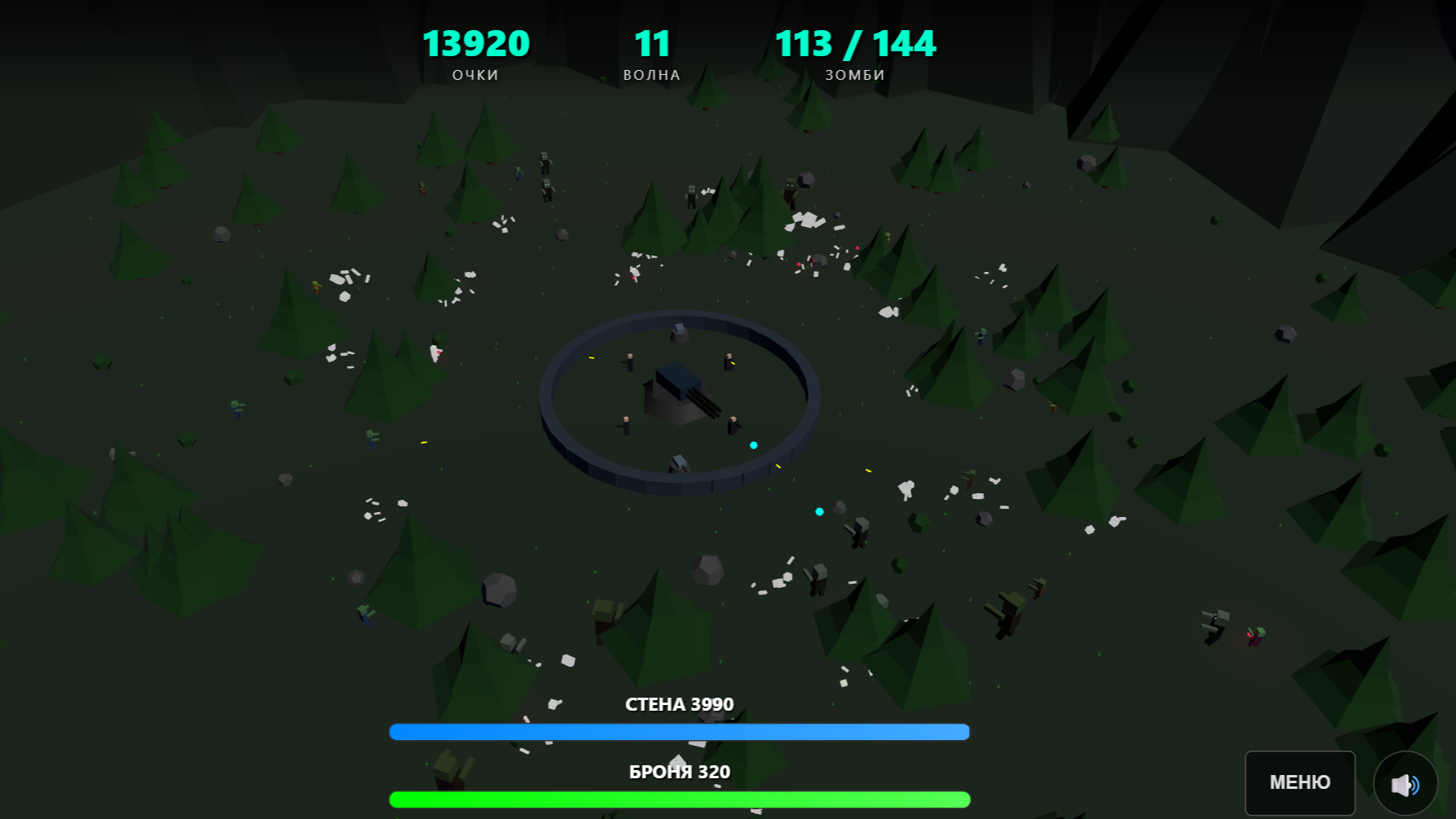Click the wave counter showing 11
Image resolution: width=1456 pixels, height=819 pixels.
click(x=651, y=44)
